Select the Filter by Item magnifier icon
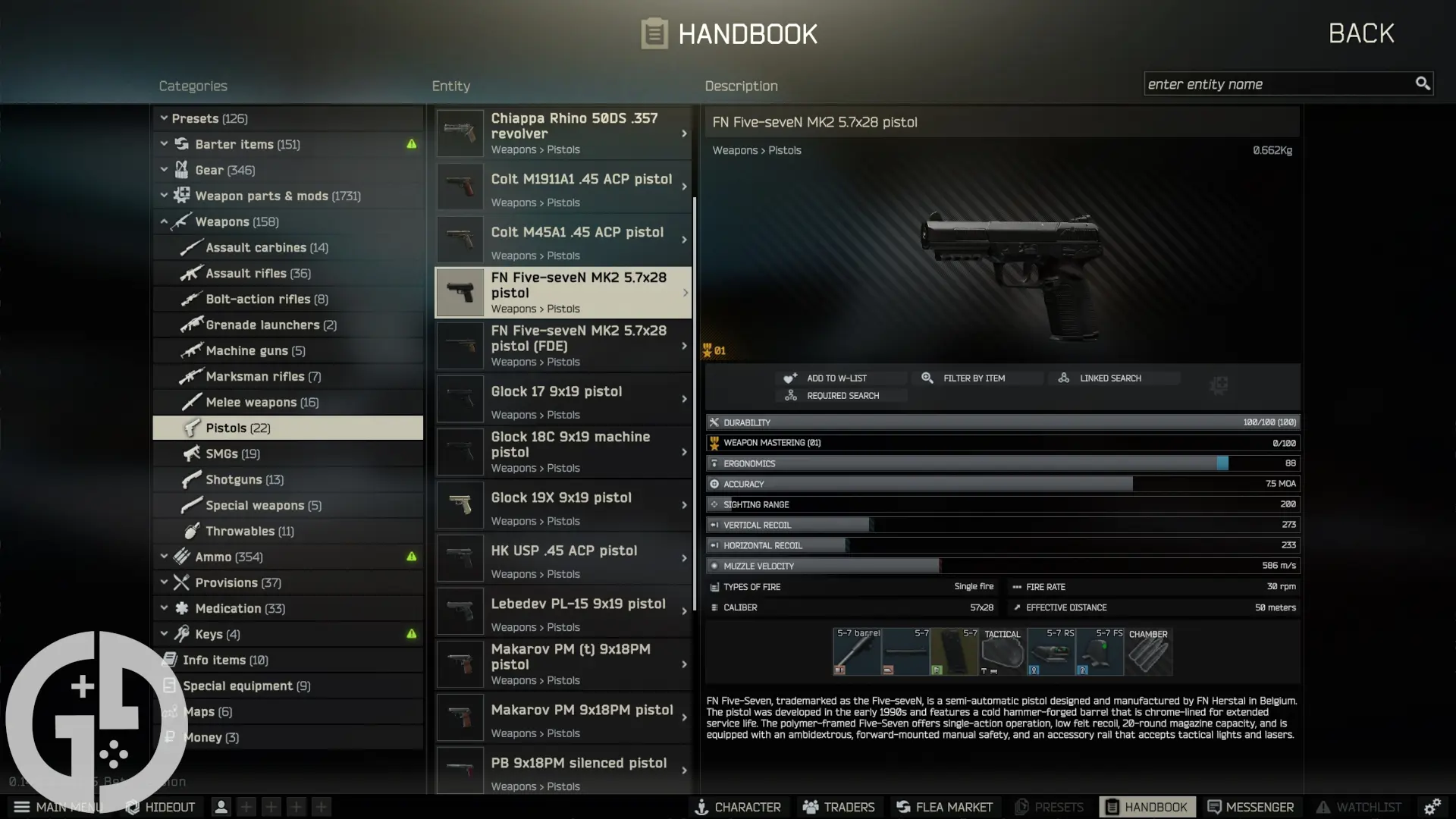This screenshot has height=819, width=1456. pos(927,378)
